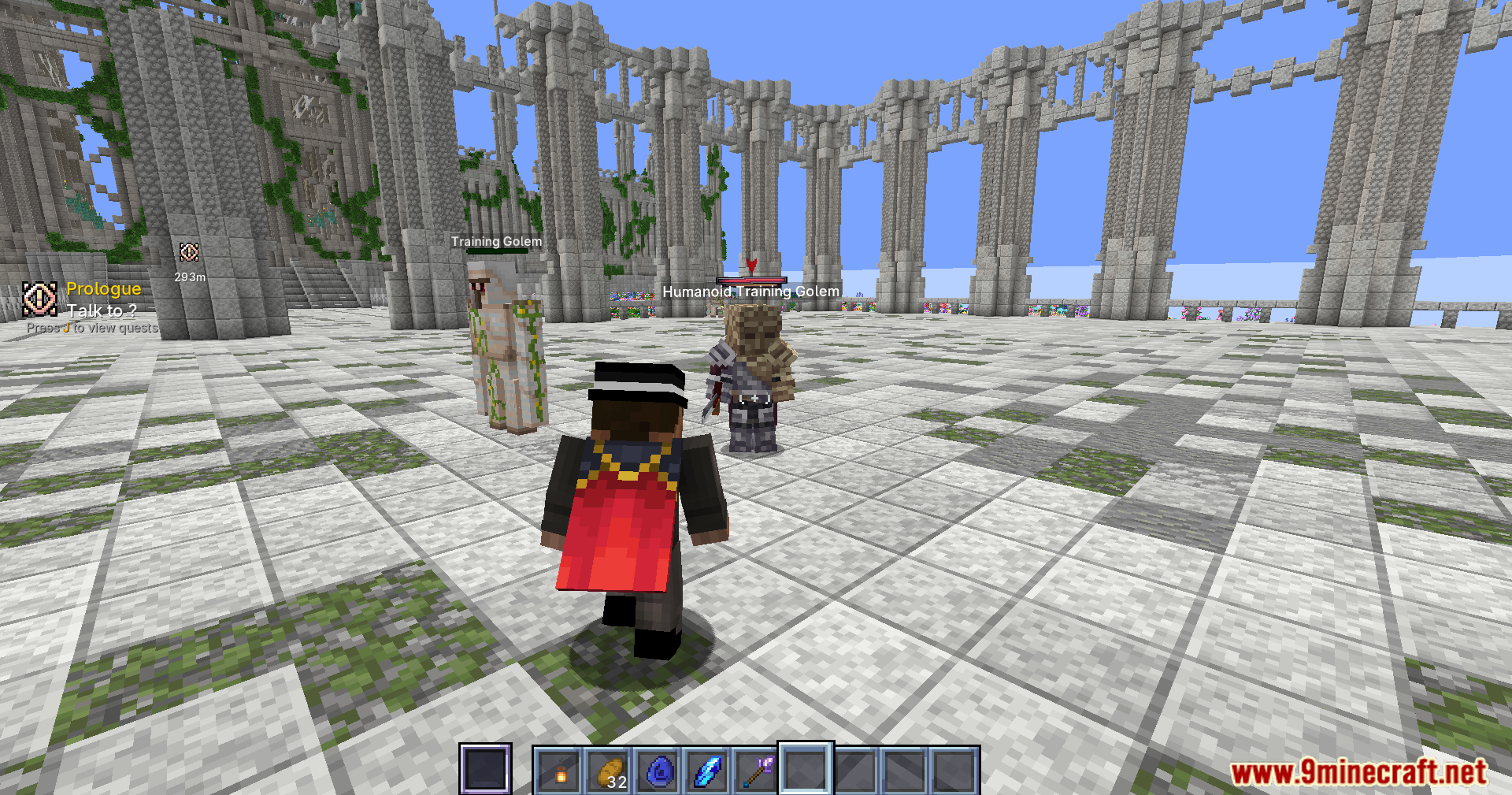1512x795 pixels.
Task: Click the Humanoid Training Golem health bar
Action: pos(750,279)
